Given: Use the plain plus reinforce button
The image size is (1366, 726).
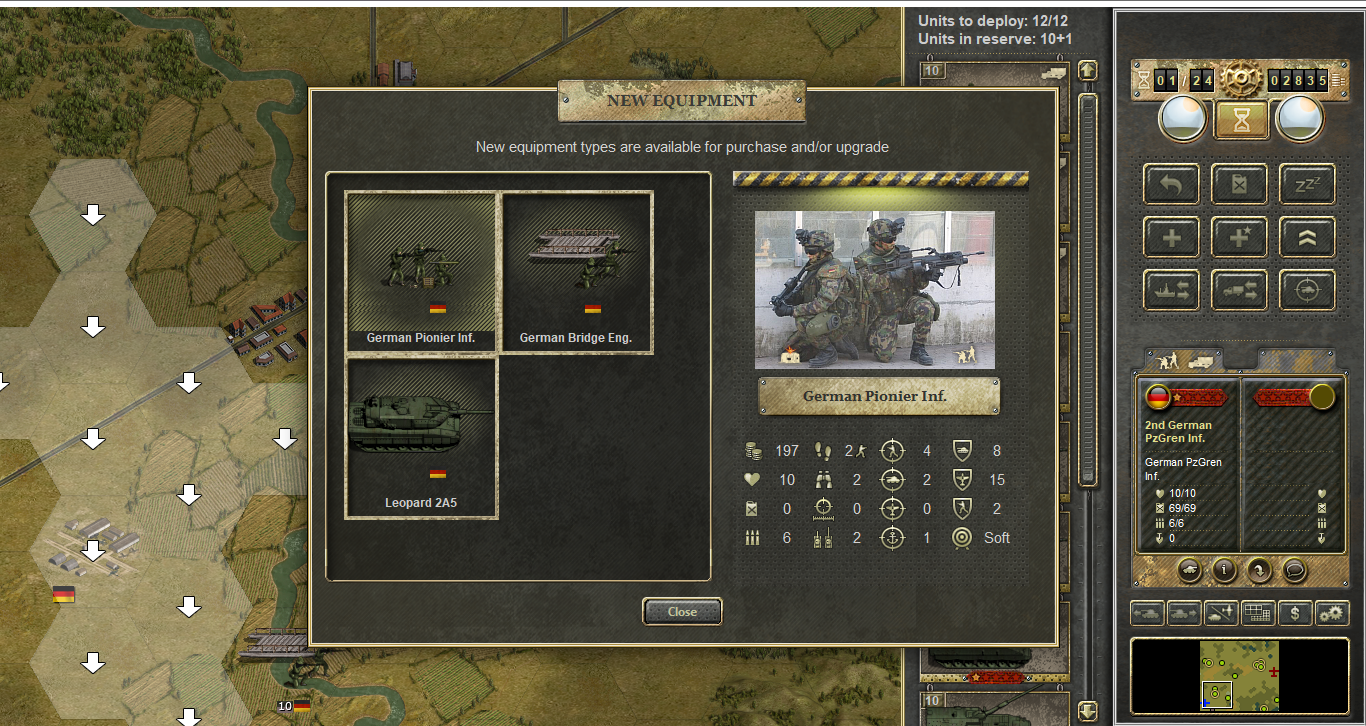Looking at the screenshot, I should click(1172, 237).
